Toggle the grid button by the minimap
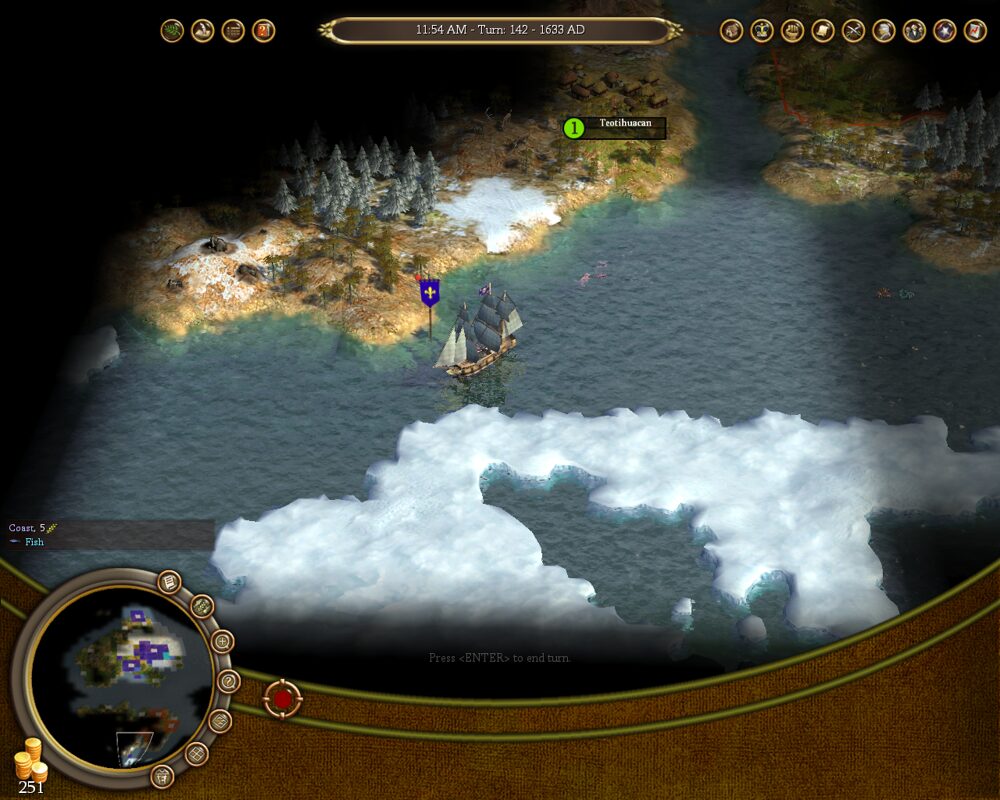The height and width of the screenshot is (800, 1000). click(197, 754)
